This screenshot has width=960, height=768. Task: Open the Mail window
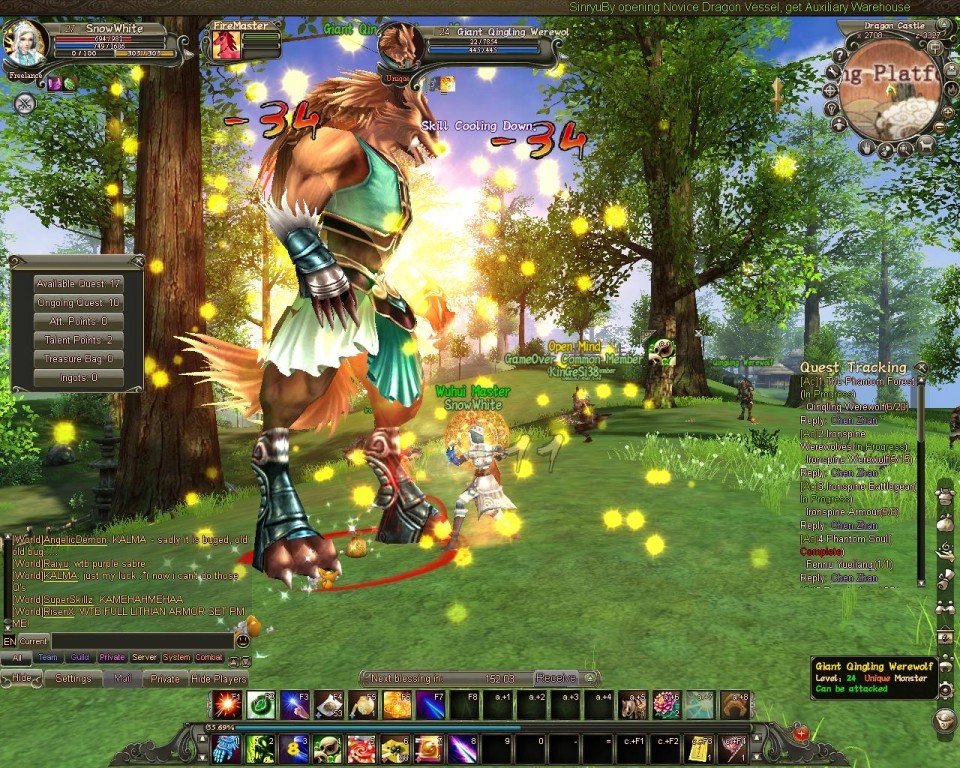pos(122,678)
